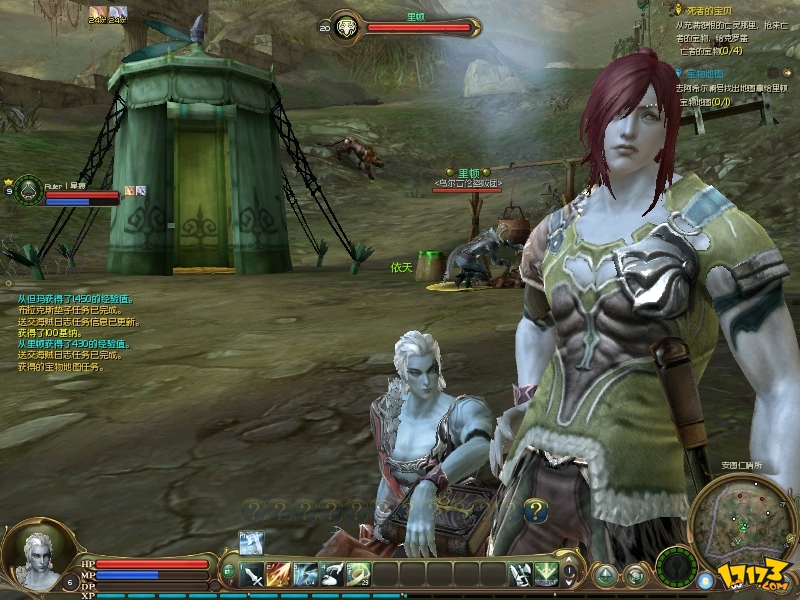
Task: Click the yellow question mark help icon
Action: (x=535, y=511)
